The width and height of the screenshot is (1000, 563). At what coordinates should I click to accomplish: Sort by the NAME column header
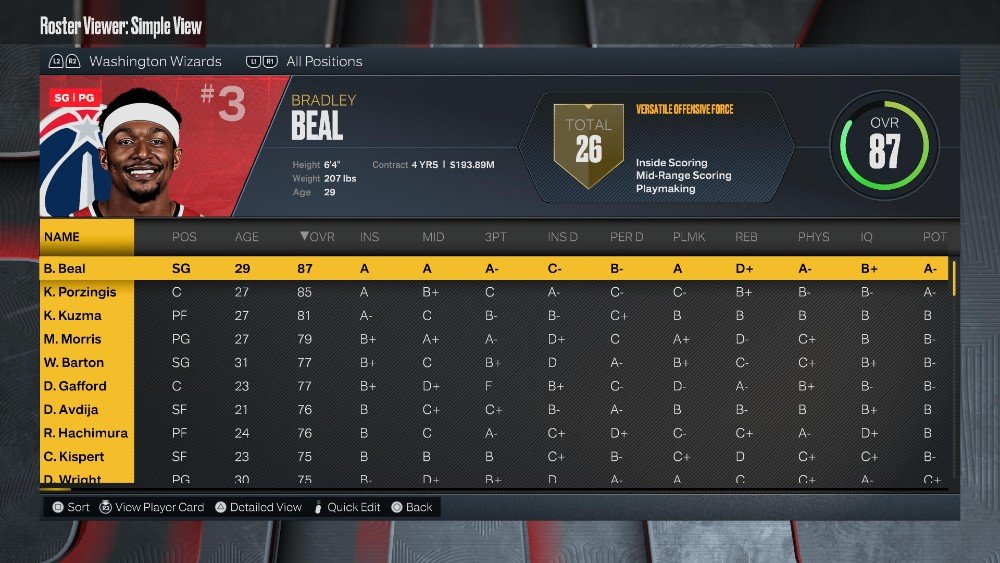point(62,237)
